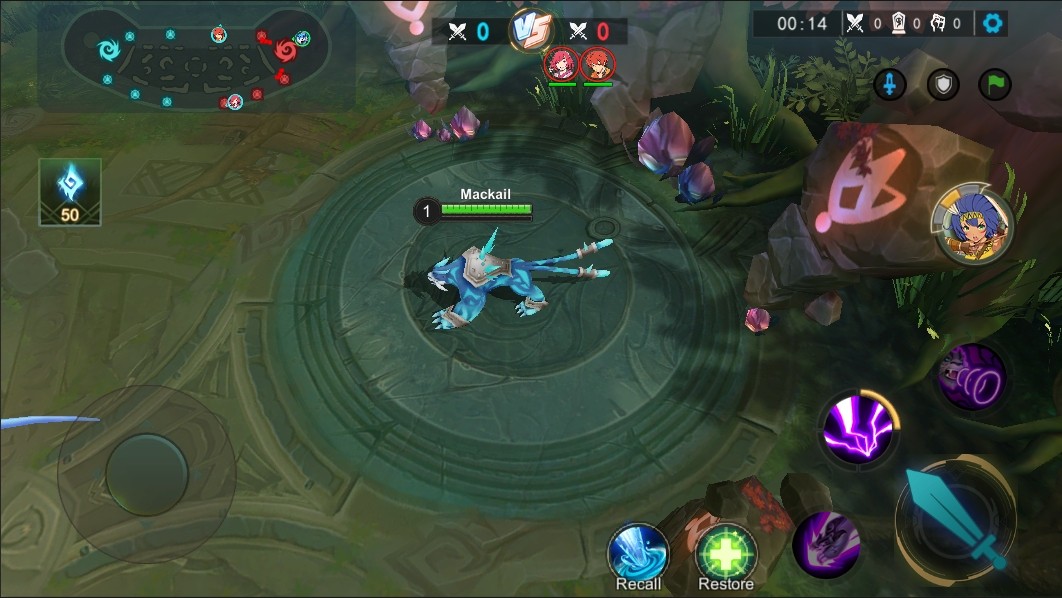Activate the purple lightning skill

click(858, 430)
